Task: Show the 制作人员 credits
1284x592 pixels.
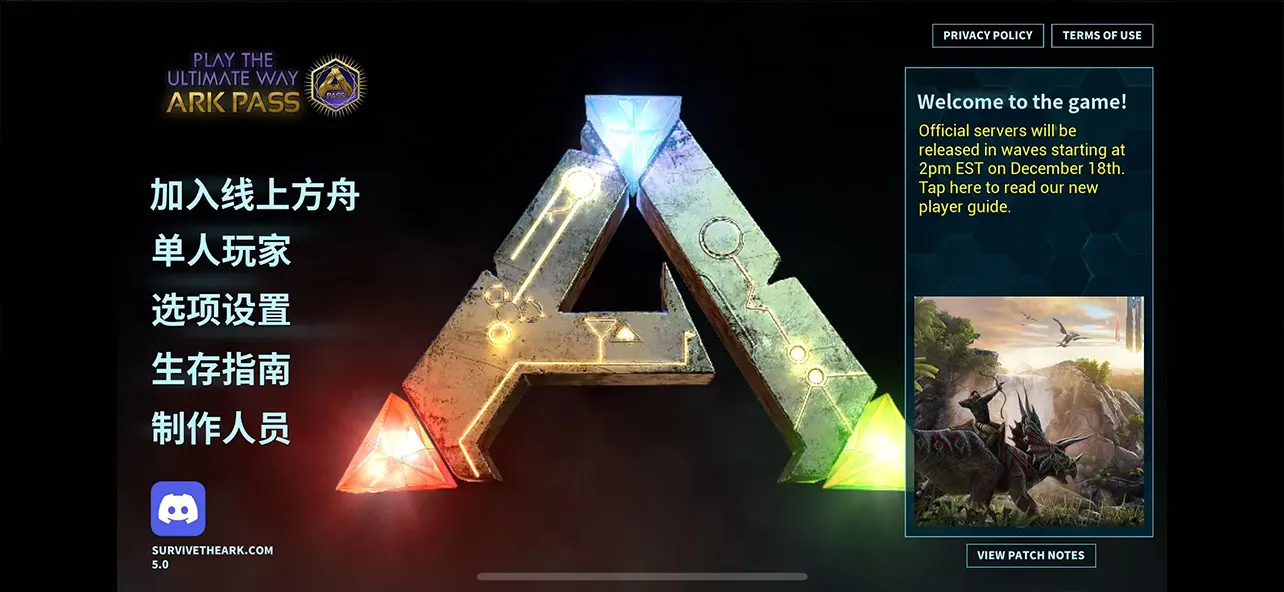Action: (221, 428)
